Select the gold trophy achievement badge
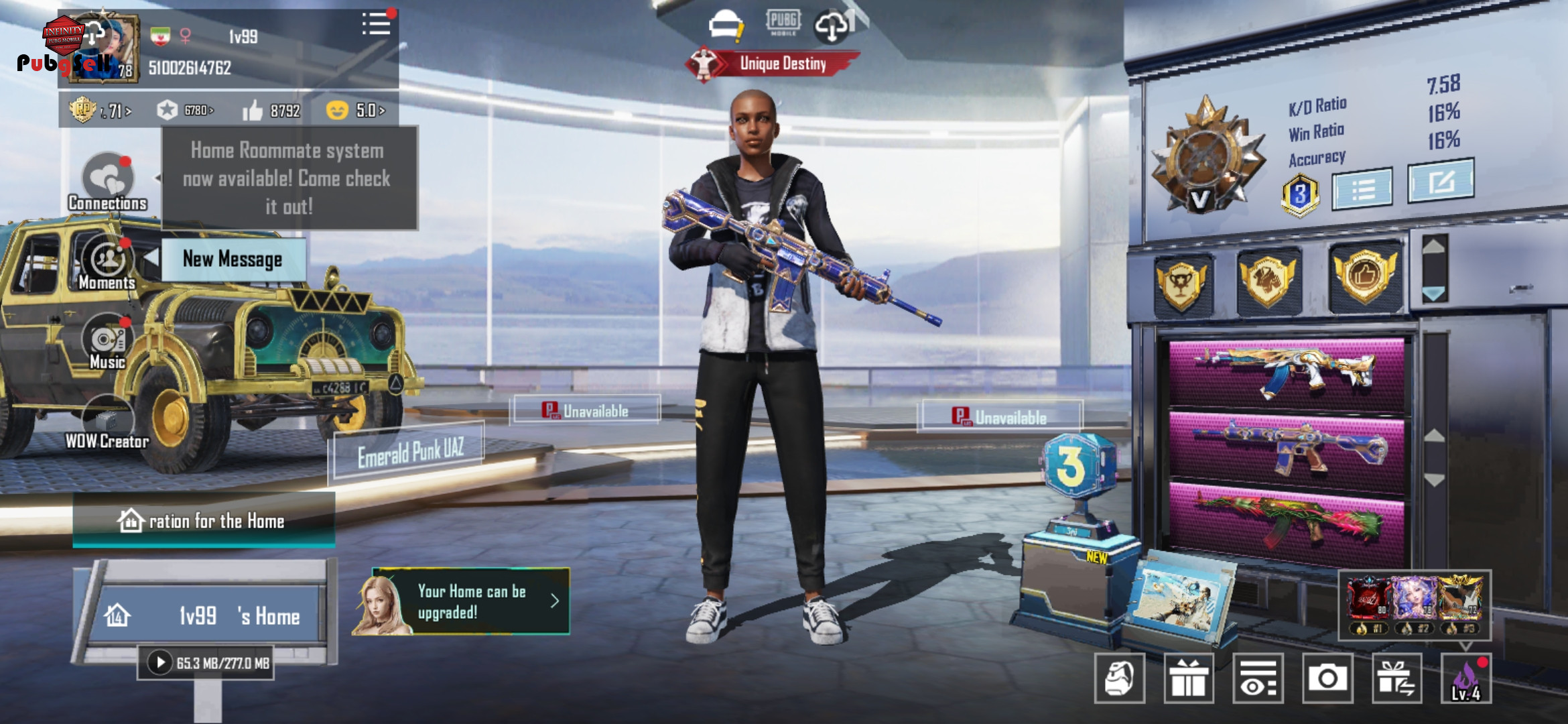Viewport: 1568px width, 724px height. click(x=1182, y=285)
